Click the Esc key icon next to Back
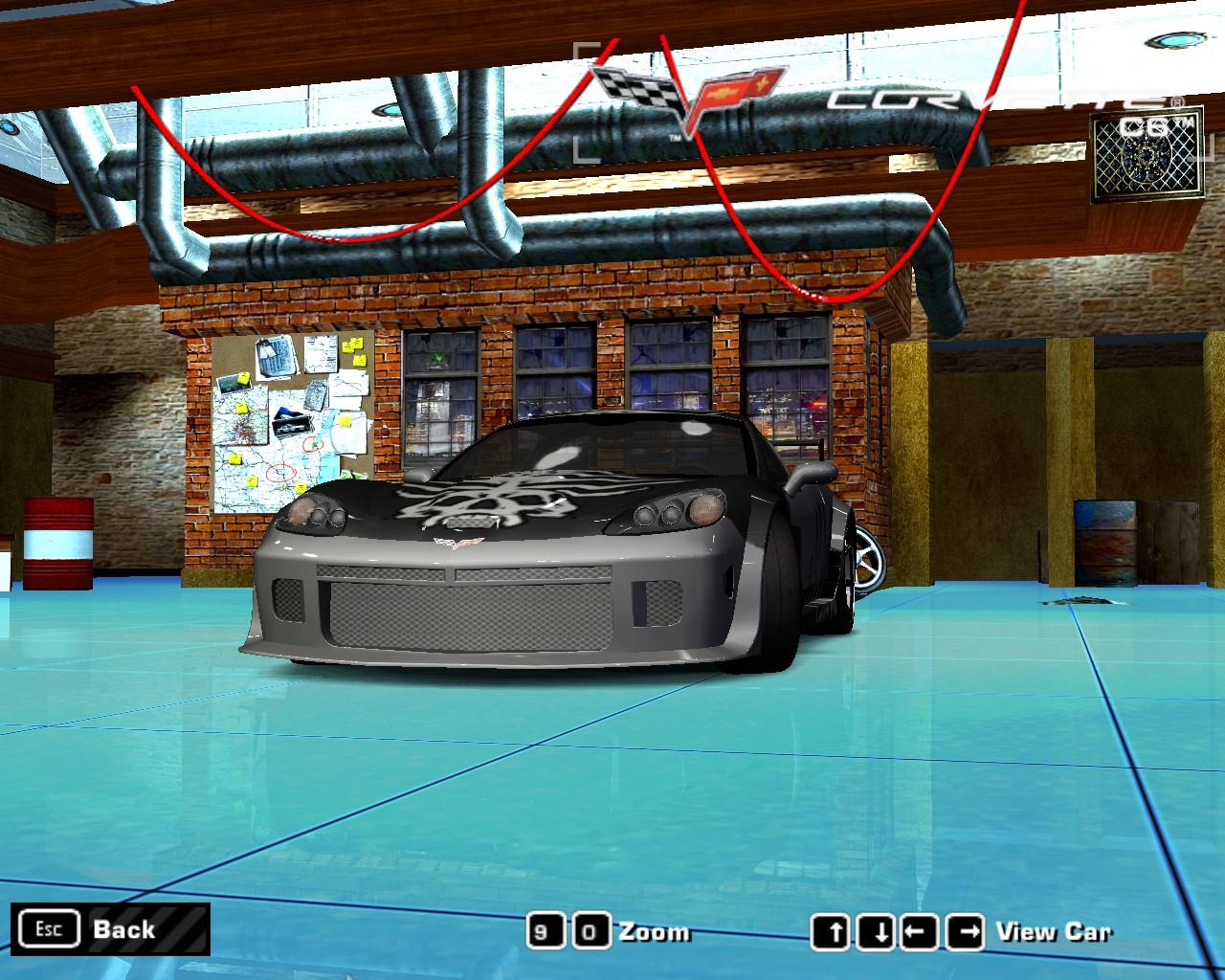Image resolution: width=1225 pixels, height=980 pixels. point(50,927)
